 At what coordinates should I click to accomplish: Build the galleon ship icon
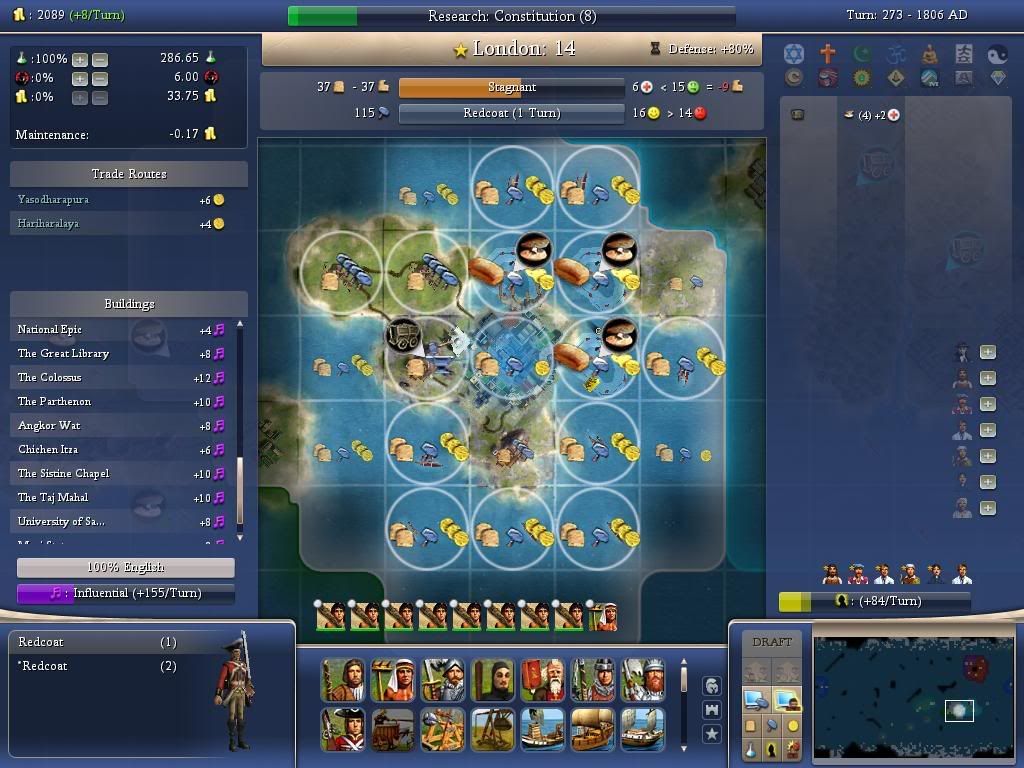click(x=593, y=729)
